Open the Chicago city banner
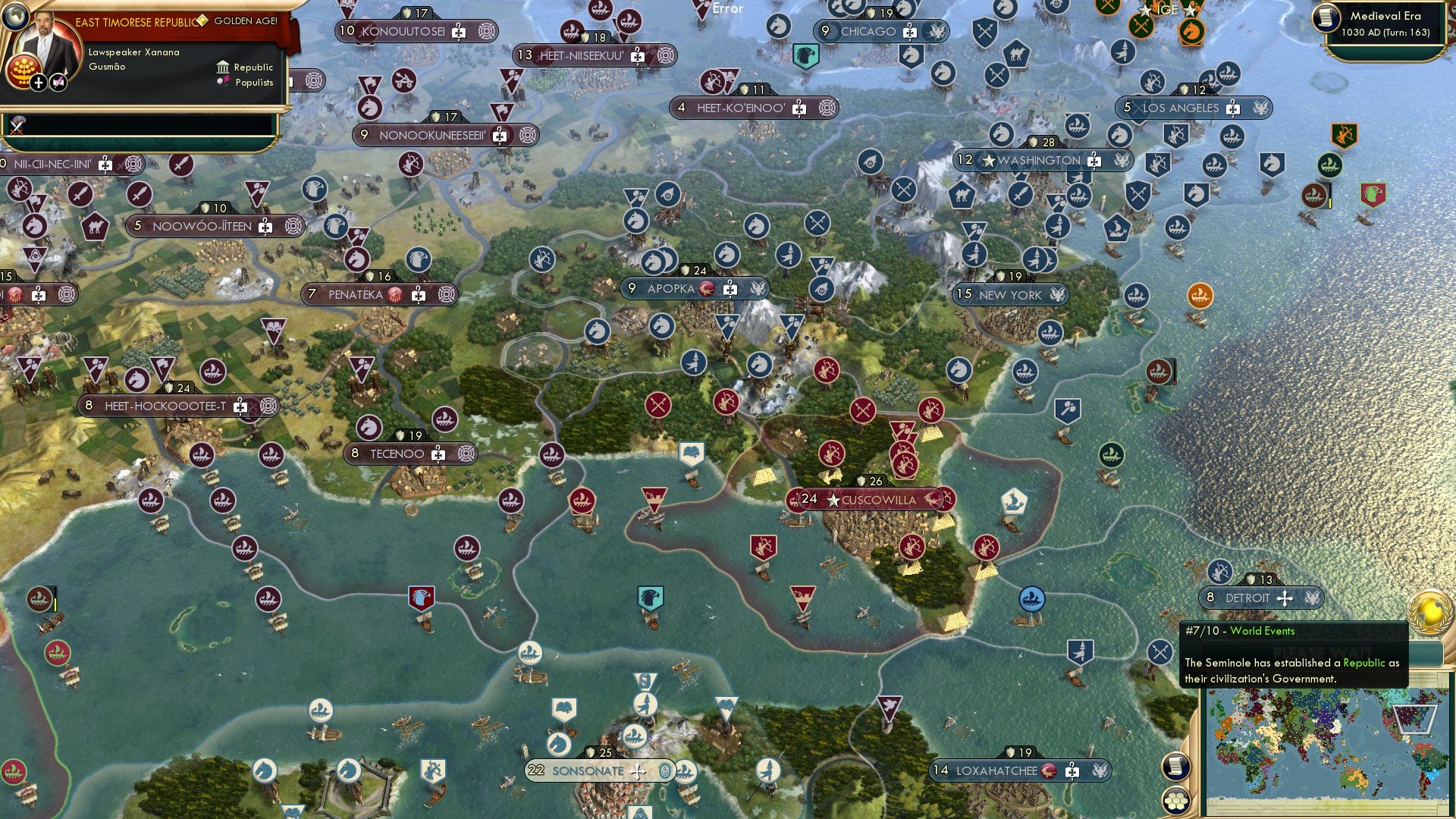The image size is (1456, 819). pos(868,31)
